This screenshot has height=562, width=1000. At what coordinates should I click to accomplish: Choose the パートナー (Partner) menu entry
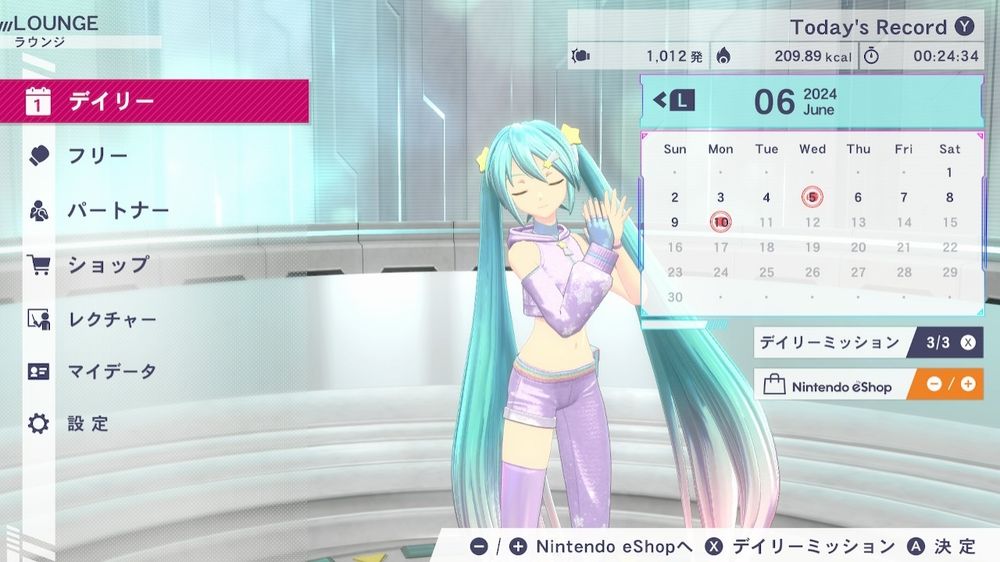[118, 211]
